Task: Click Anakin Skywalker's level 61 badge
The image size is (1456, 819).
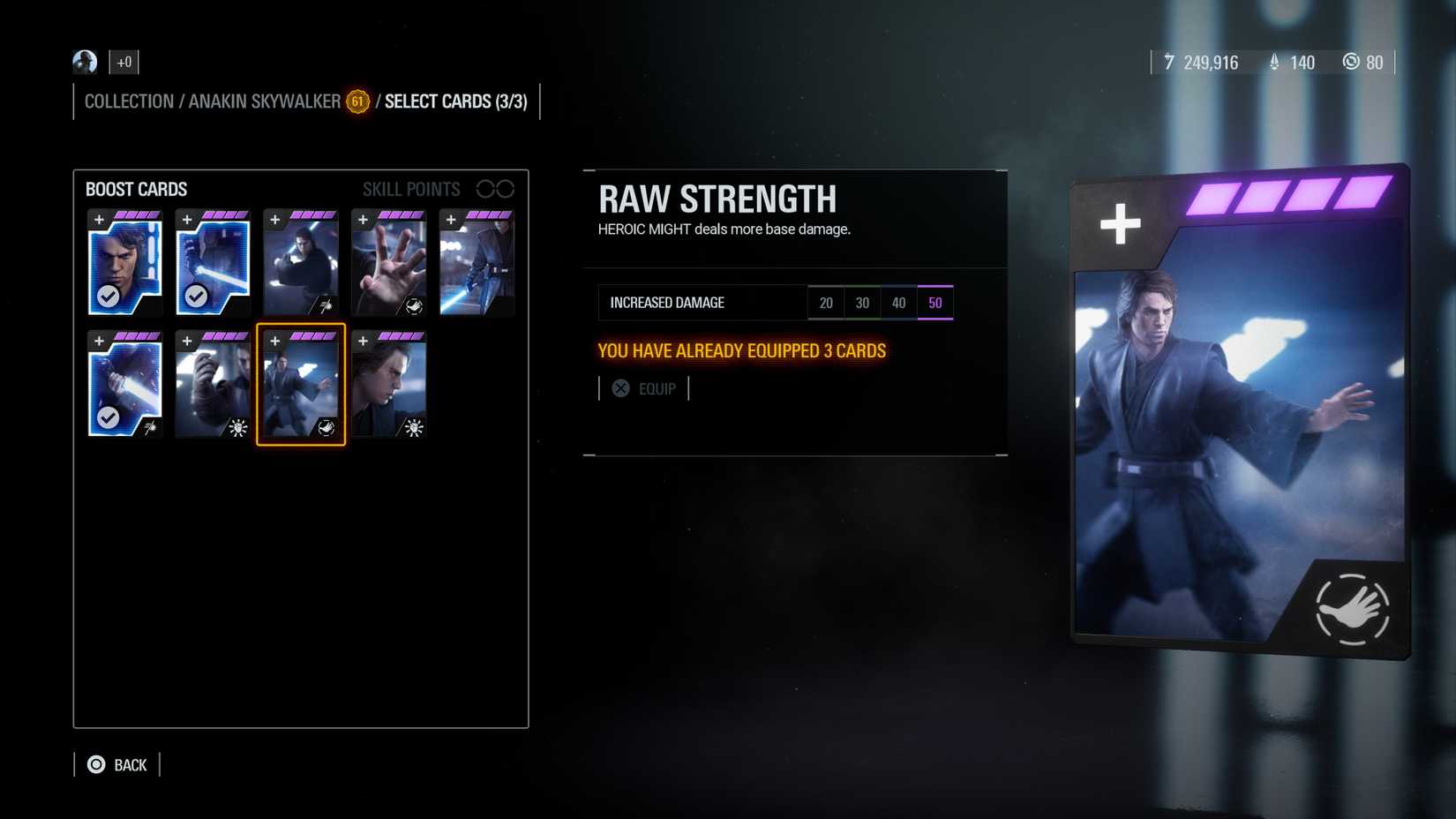Action: point(356,102)
